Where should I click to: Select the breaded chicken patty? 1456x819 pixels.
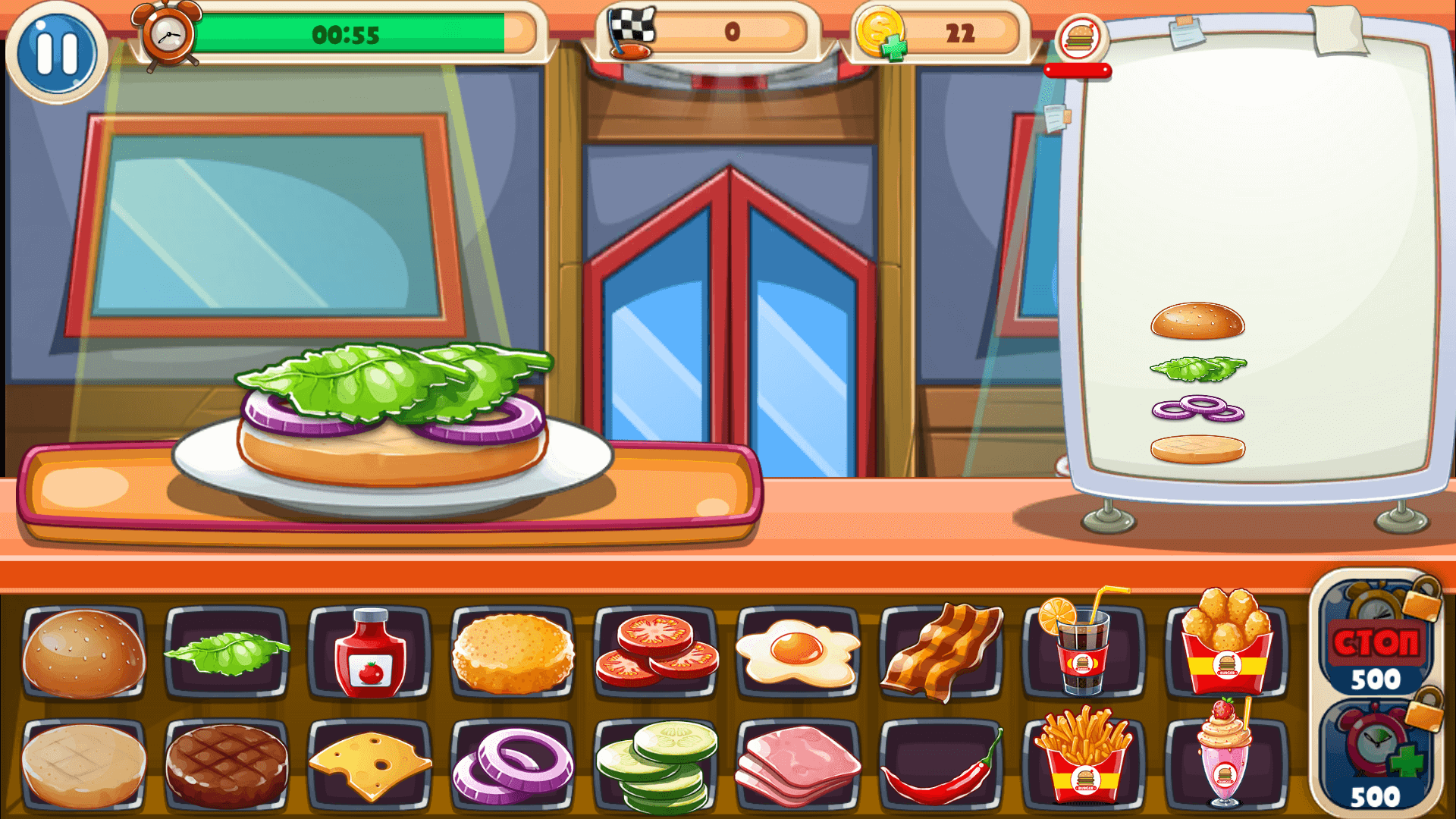pos(510,654)
